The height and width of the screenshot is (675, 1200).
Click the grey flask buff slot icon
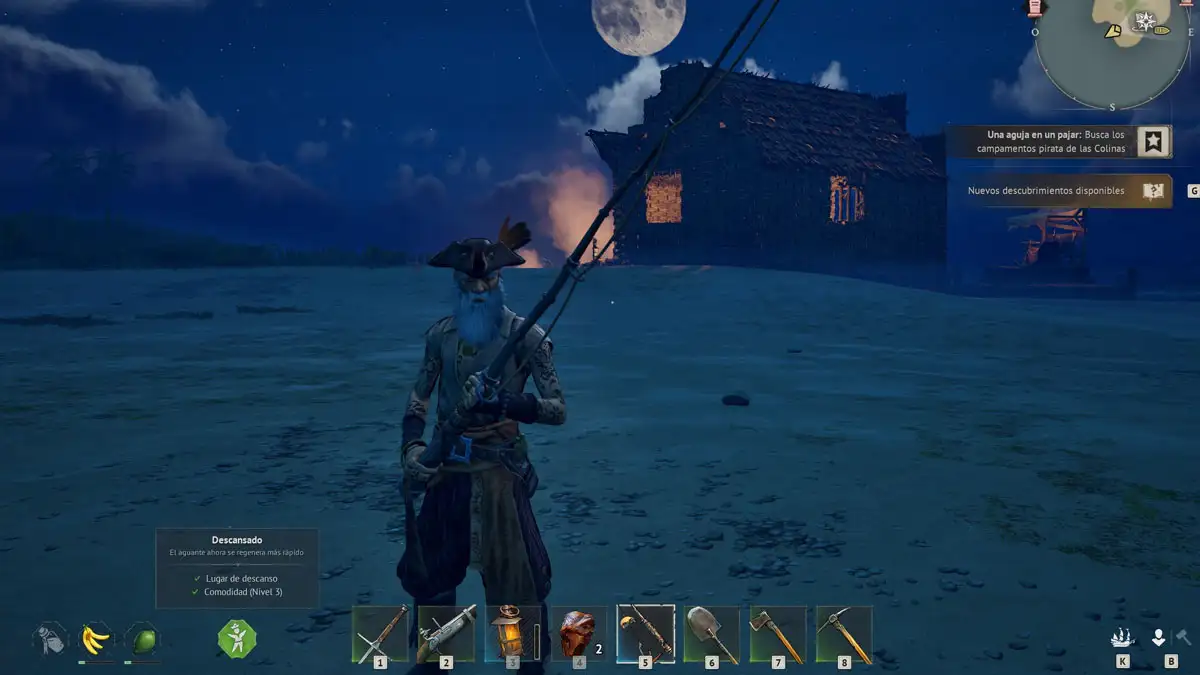point(50,638)
